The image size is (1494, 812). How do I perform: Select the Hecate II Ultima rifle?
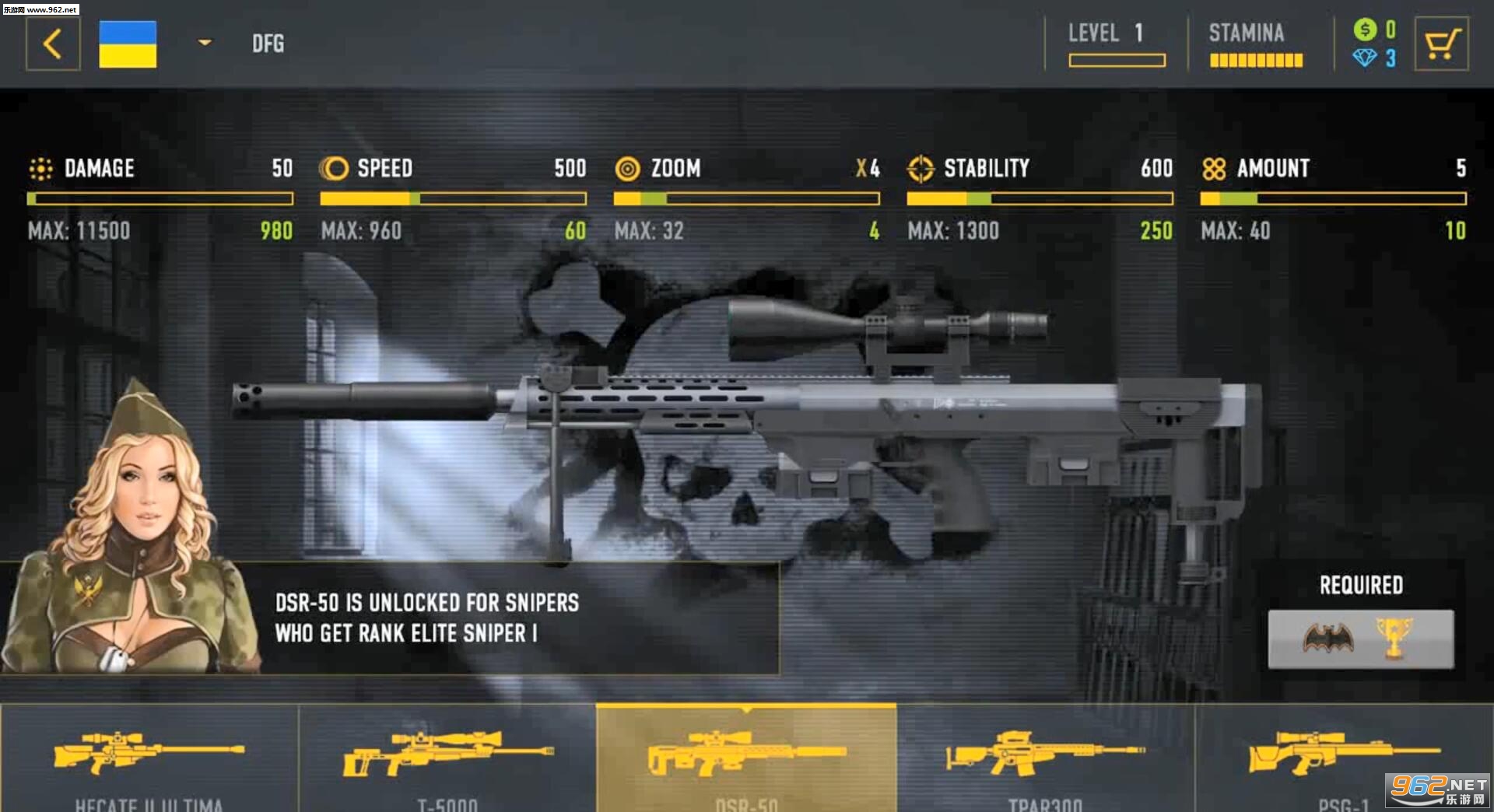tap(149, 758)
